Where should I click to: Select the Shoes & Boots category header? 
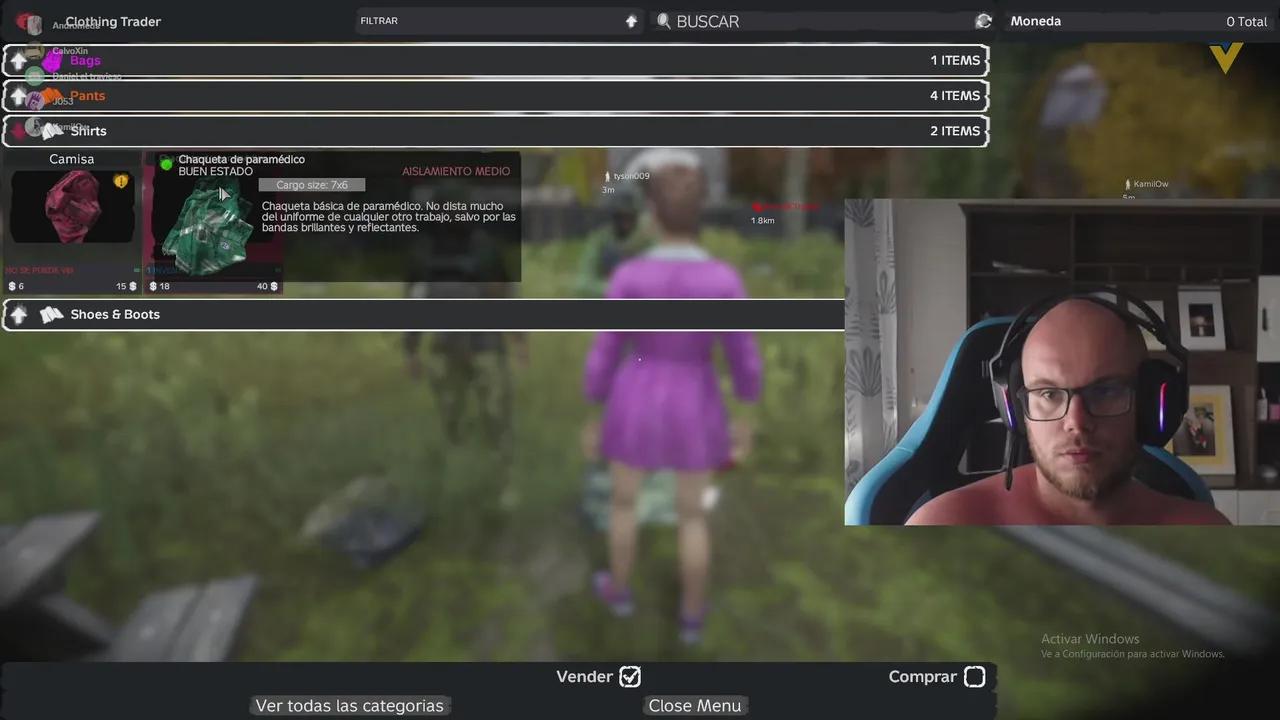pos(114,314)
